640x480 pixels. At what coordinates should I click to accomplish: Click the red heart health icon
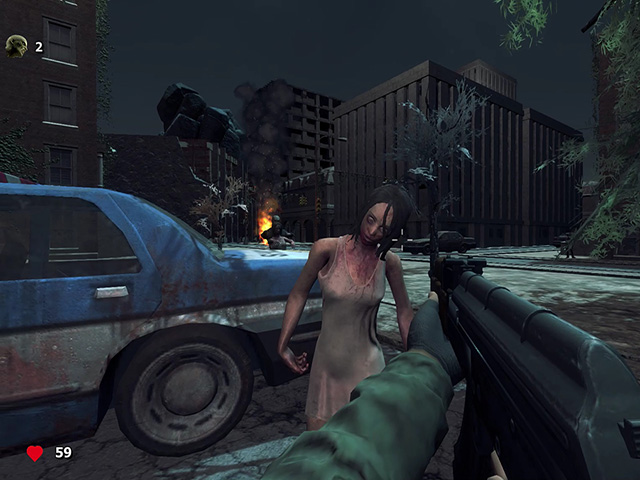point(35,453)
